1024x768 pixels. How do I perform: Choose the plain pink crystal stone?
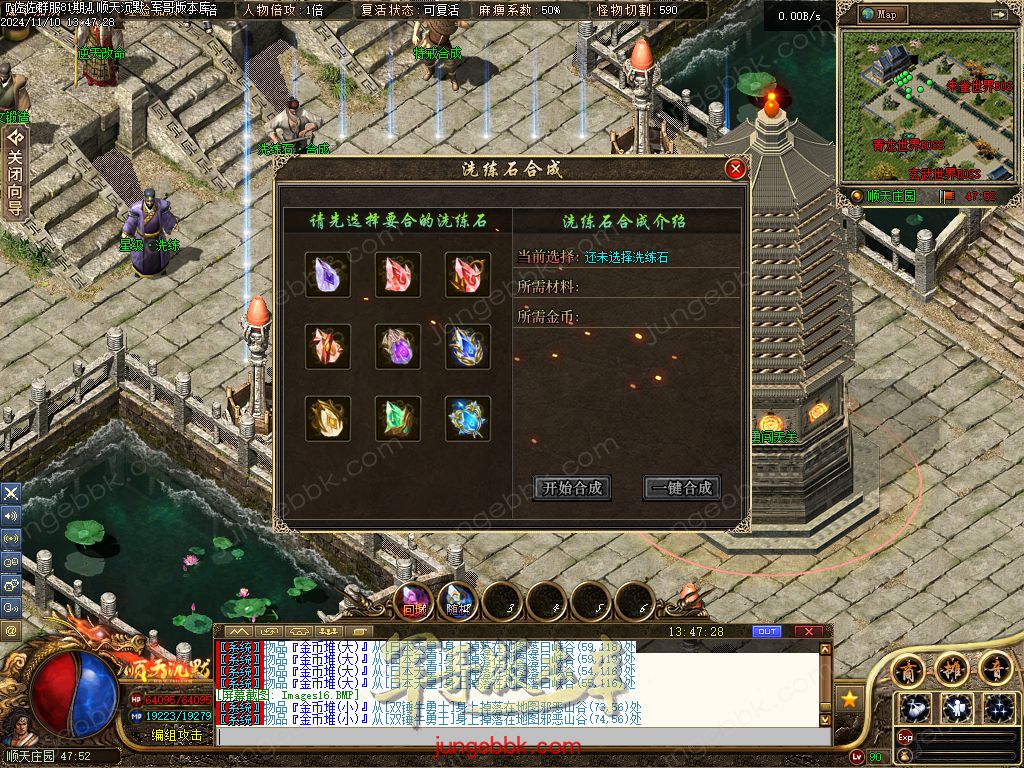pos(398,275)
